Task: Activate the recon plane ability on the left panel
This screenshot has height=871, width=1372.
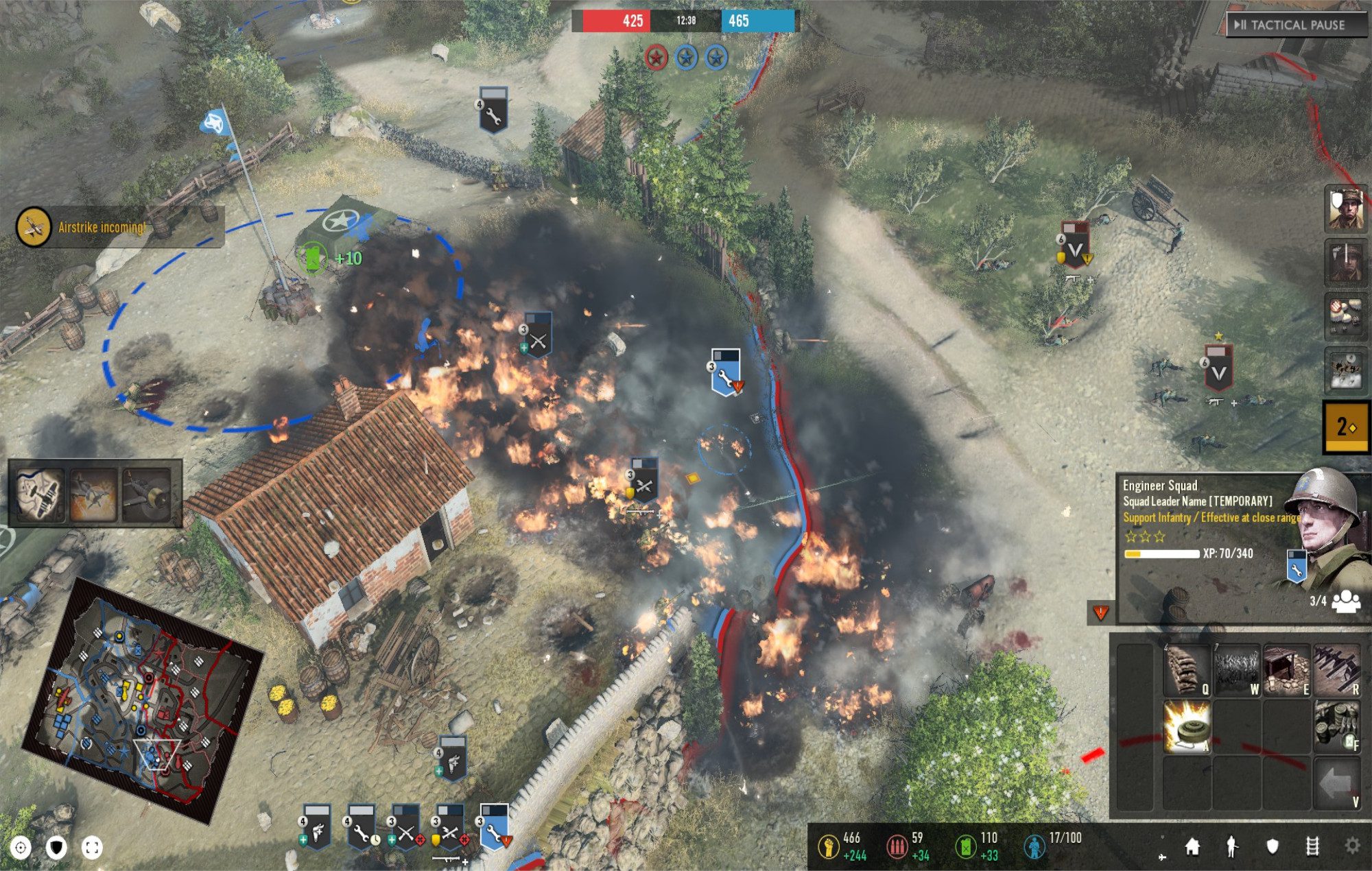Action: point(41,495)
